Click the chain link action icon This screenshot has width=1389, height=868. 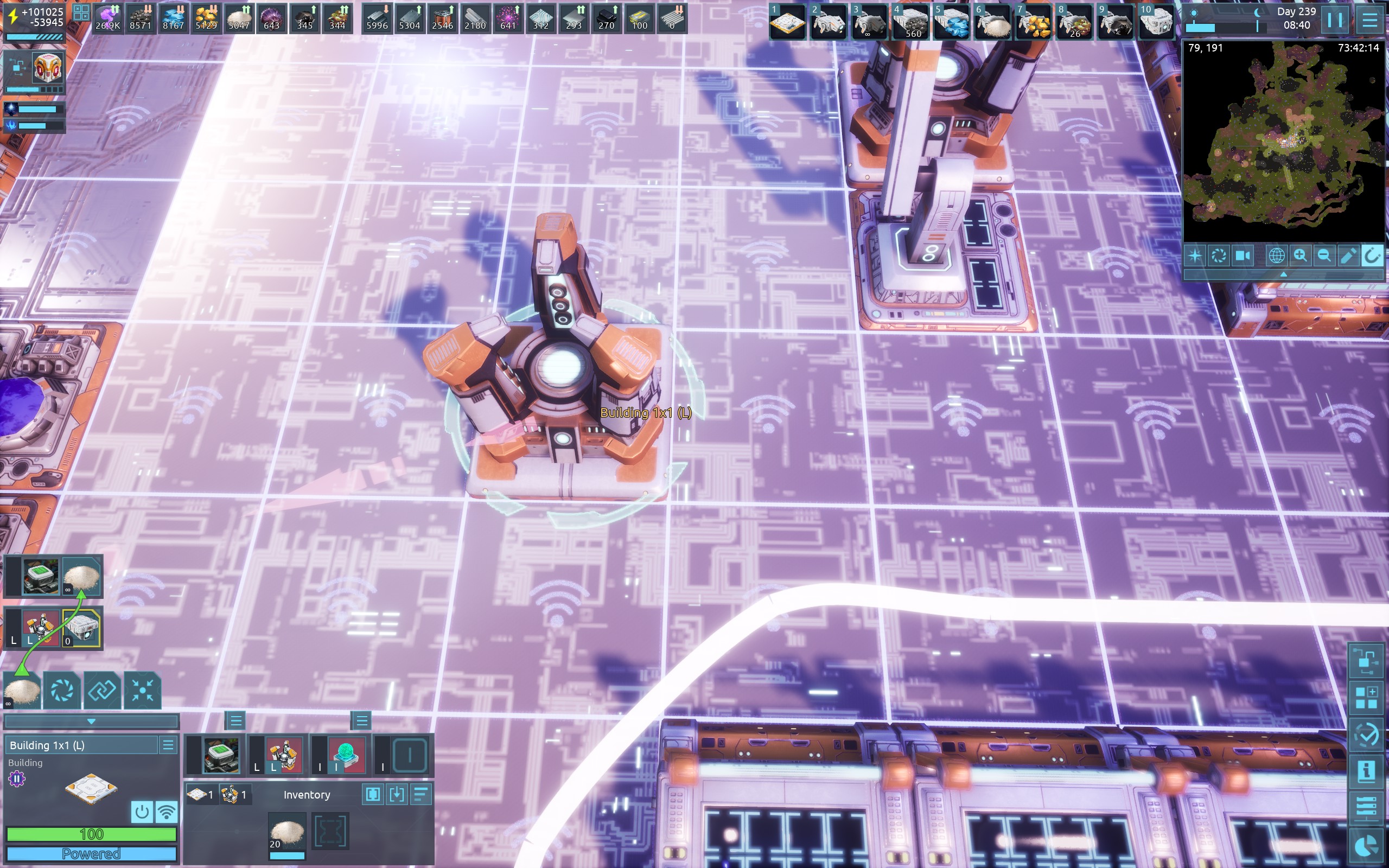click(102, 690)
